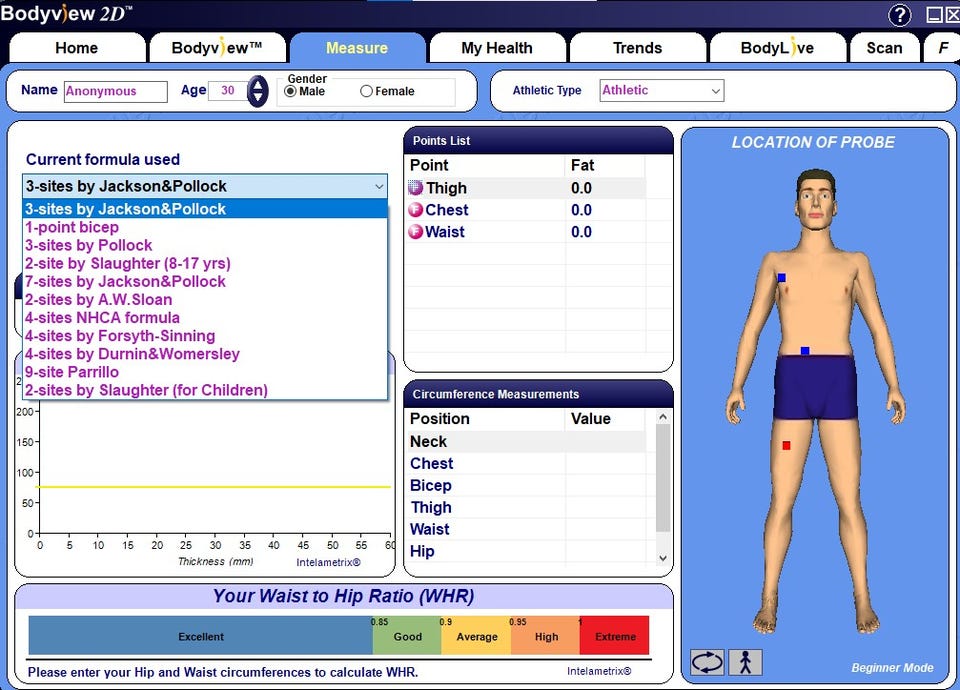Pick the 9-site Parrillo formula

pyautogui.click(x=72, y=372)
